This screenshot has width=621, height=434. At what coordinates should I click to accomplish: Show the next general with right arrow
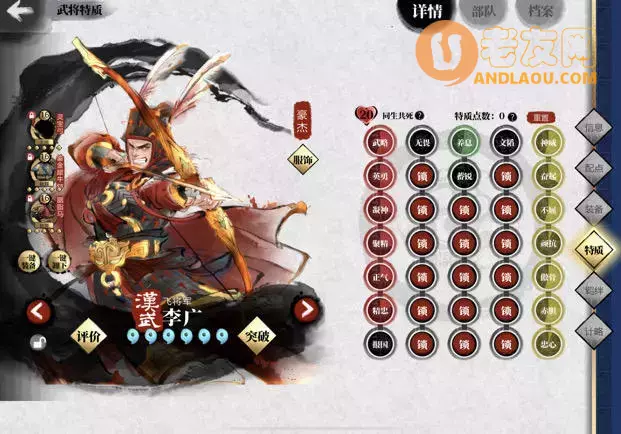click(x=305, y=311)
